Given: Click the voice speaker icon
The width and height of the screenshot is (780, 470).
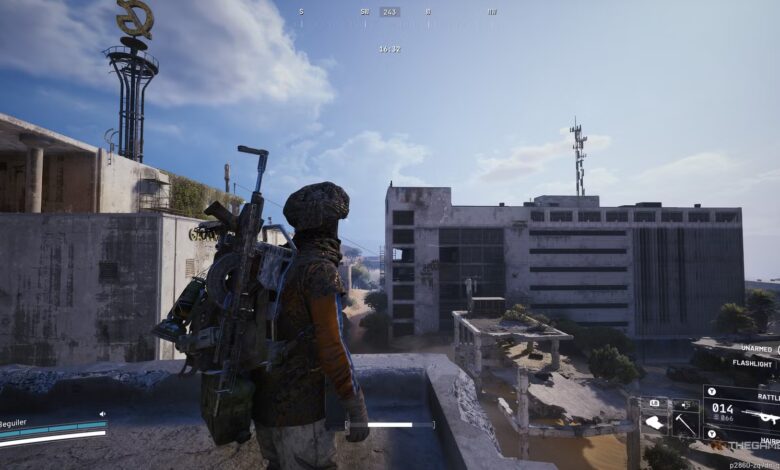Looking at the screenshot, I should (102, 413).
